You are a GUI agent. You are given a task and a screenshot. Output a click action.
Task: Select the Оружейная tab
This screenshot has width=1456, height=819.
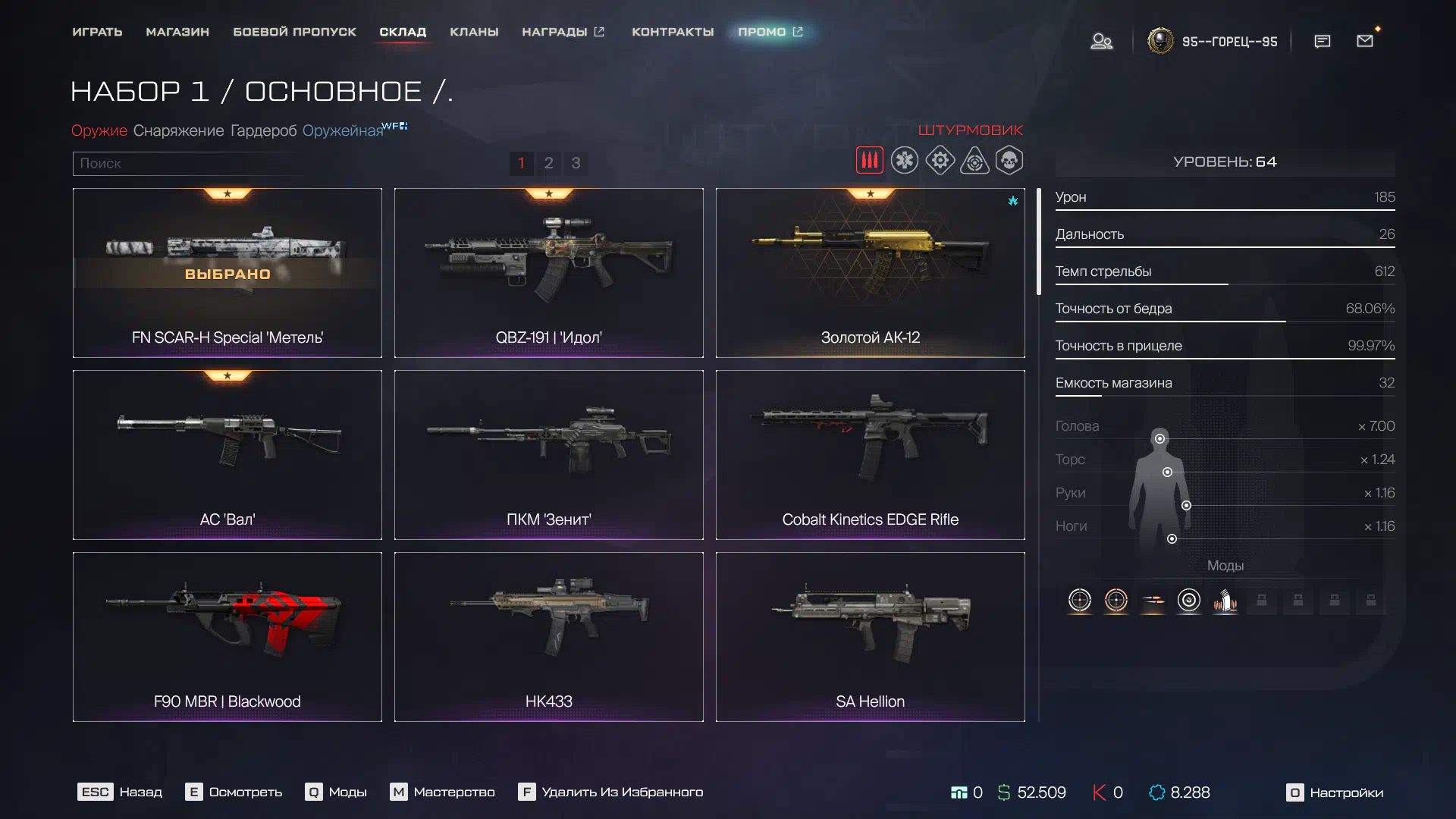tap(343, 130)
